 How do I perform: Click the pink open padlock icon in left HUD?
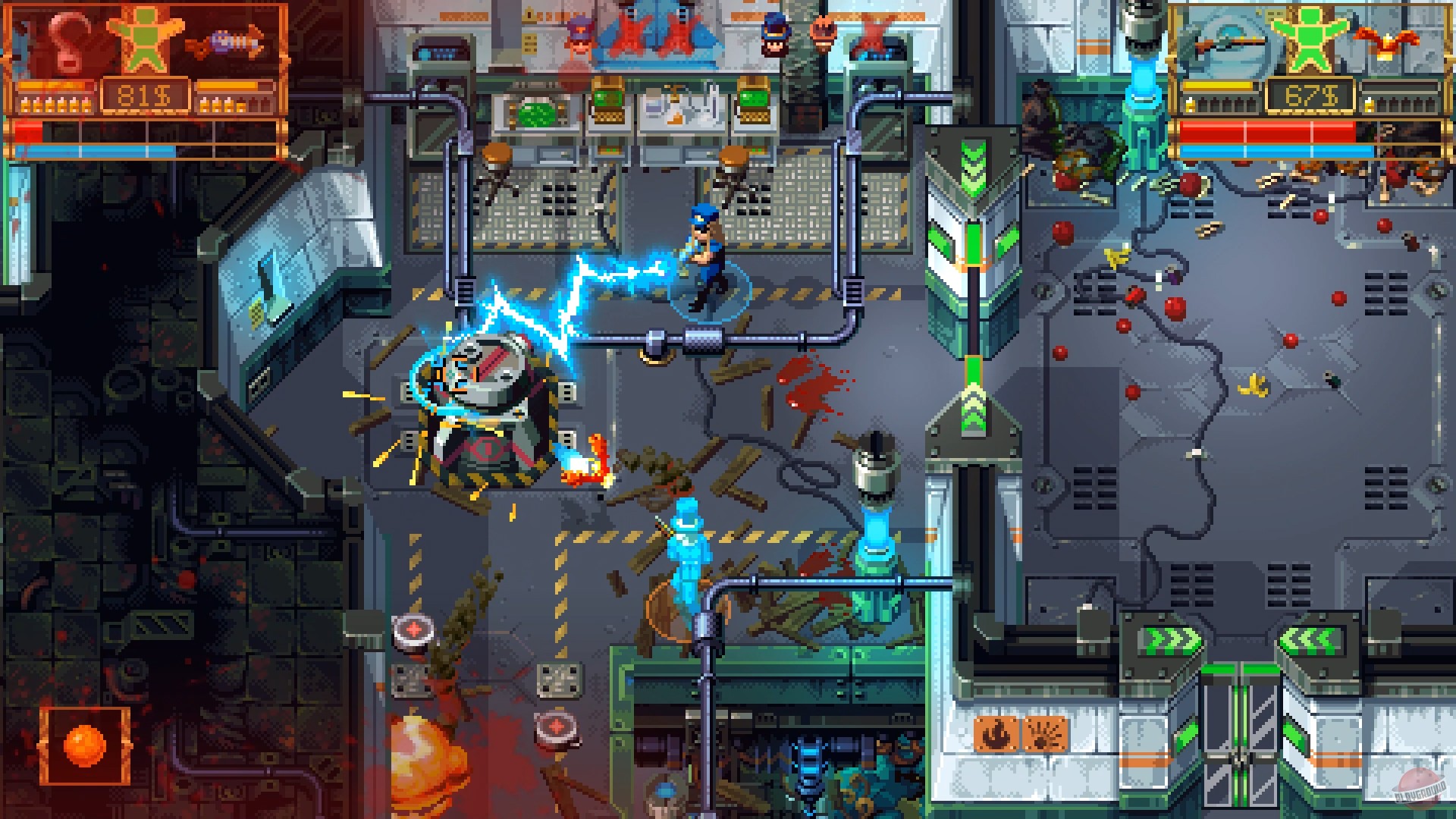pos(67,42)
